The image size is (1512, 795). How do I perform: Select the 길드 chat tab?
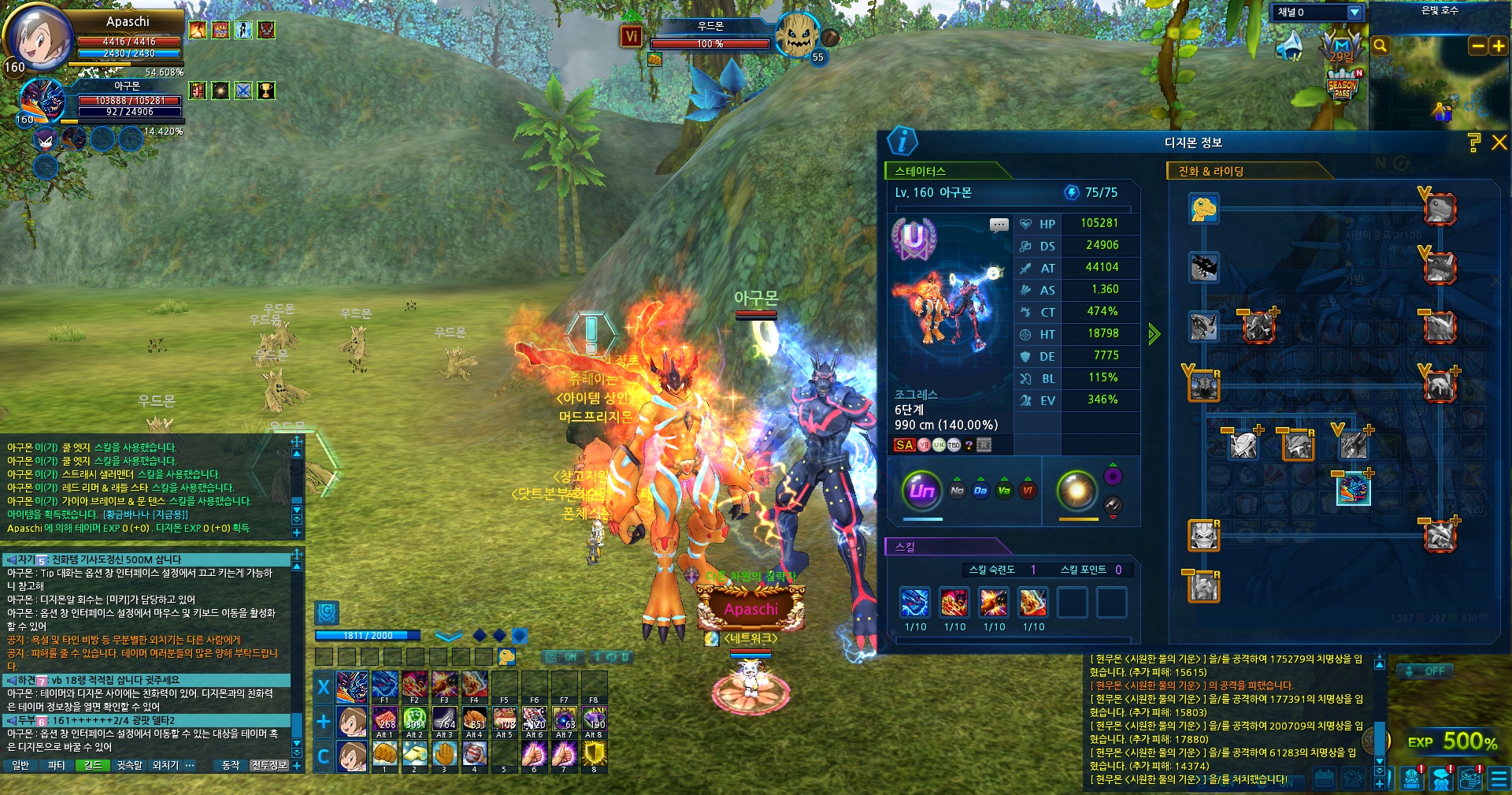pyautogui.click(x=93, y=765)
